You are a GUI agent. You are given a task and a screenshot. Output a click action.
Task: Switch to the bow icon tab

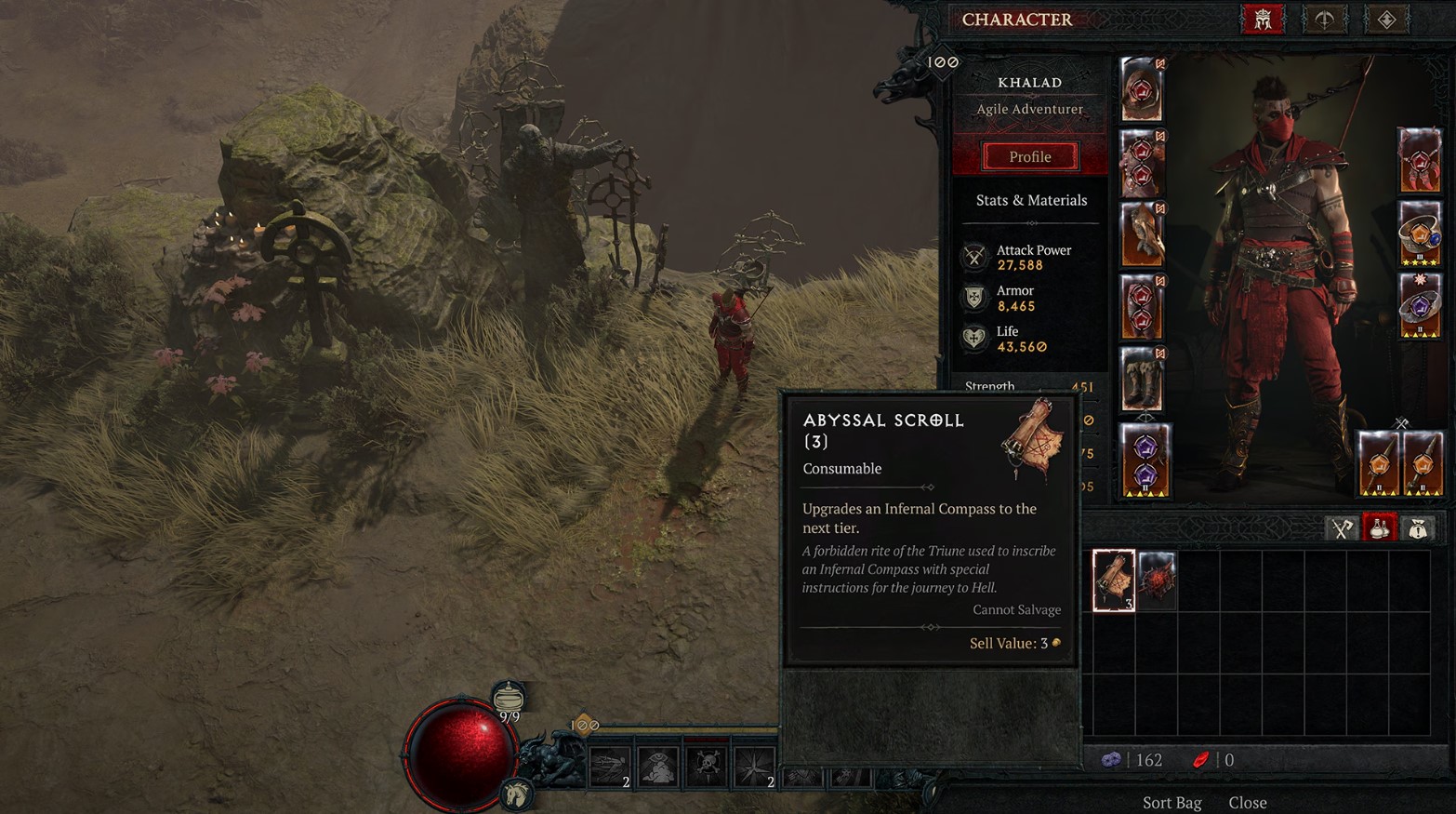coord(1324,20)
